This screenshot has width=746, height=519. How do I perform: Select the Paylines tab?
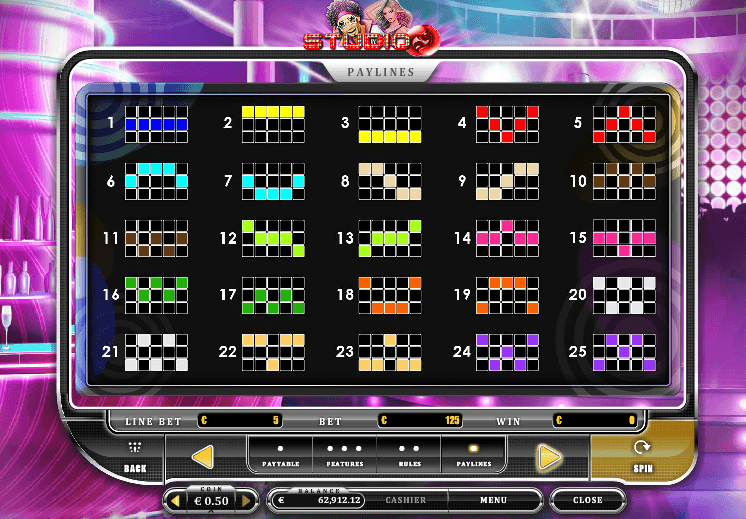coord(473,455)
